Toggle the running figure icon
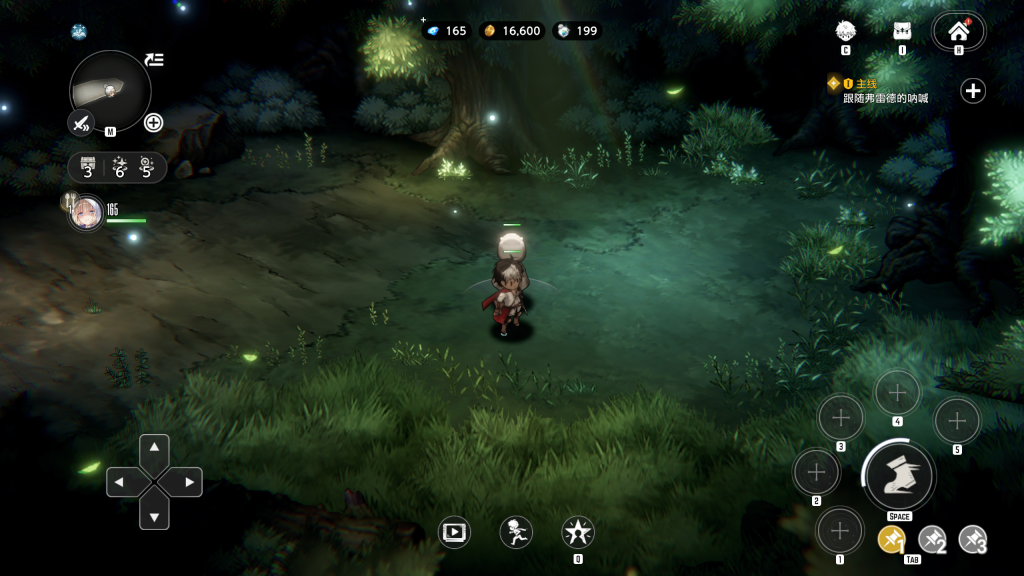Image resolution: width=1024 pixels, height=576 pixels. click(x=516, y=532)
